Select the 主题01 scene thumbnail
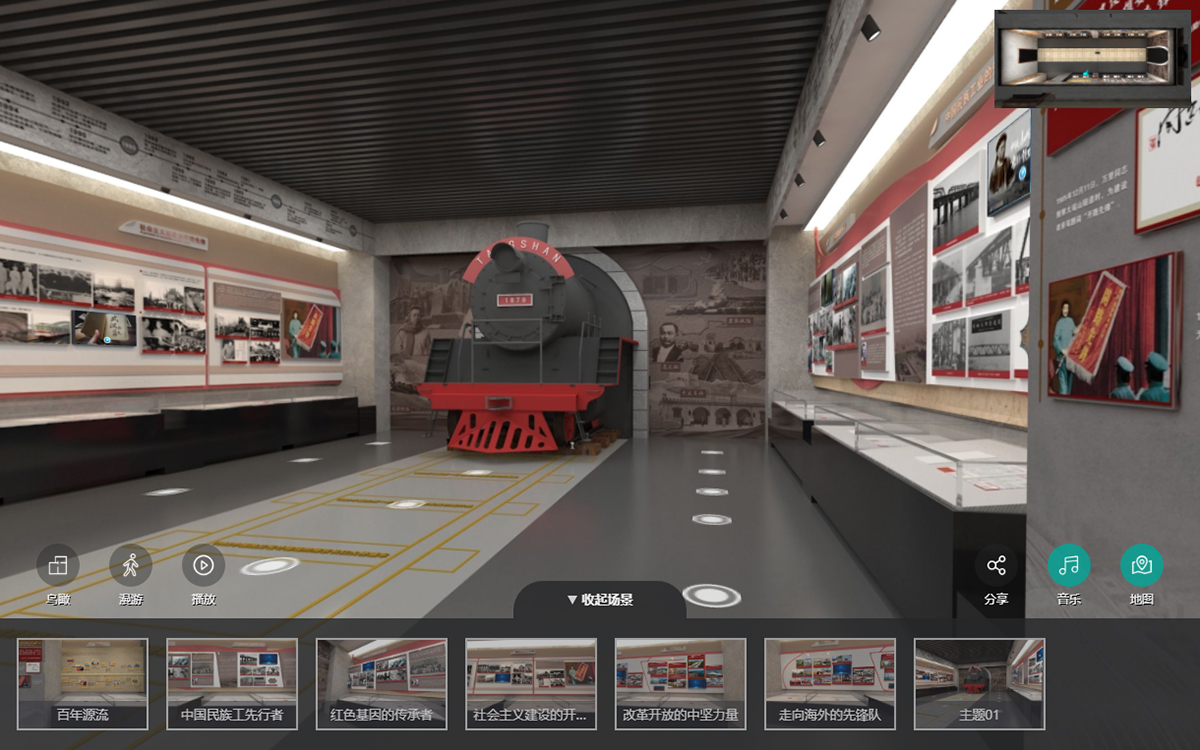This screenshot has width=1200, height=750. (x=979, y=684)
